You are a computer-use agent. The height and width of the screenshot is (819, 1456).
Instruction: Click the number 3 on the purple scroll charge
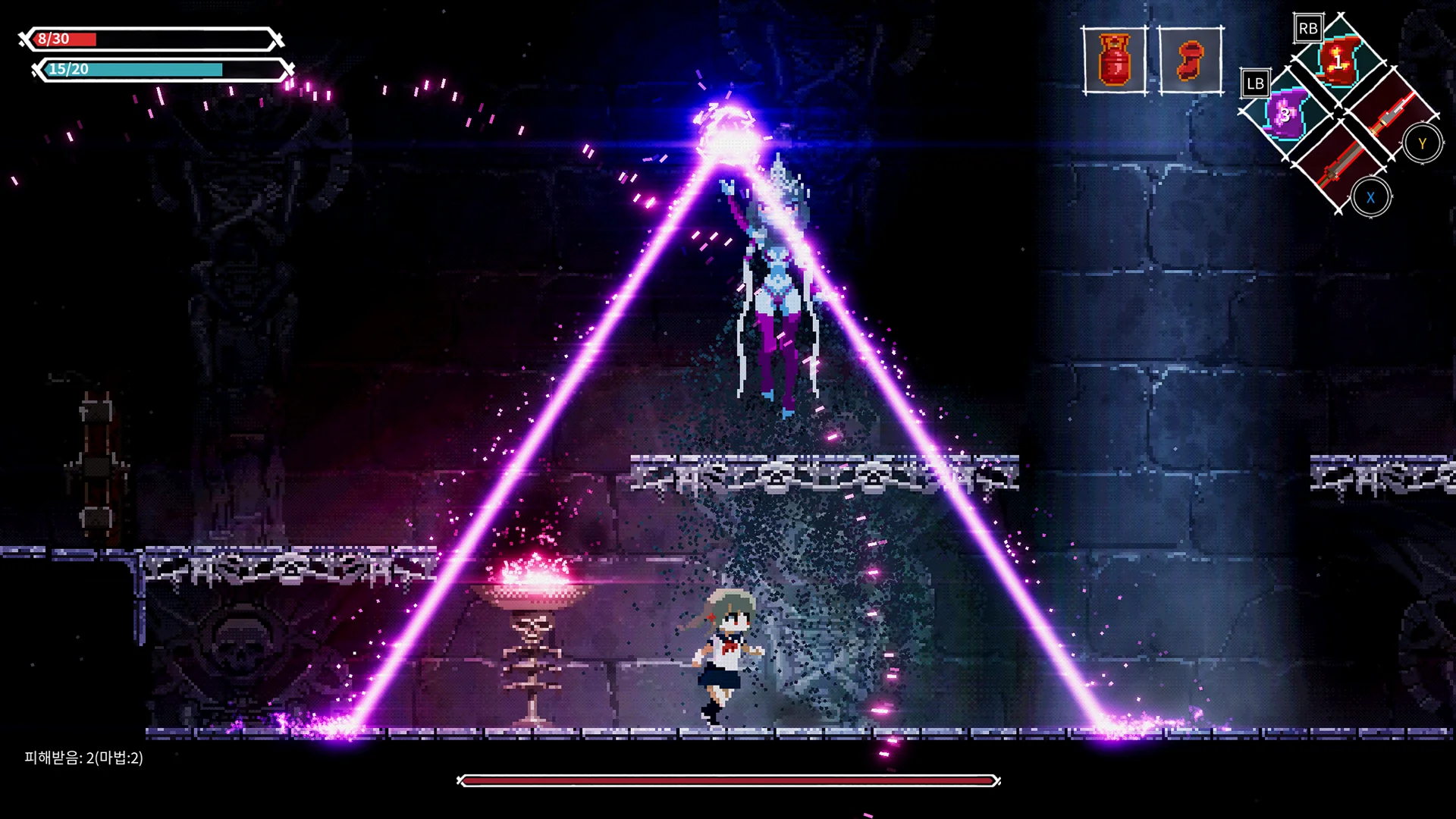[1284, 115]
